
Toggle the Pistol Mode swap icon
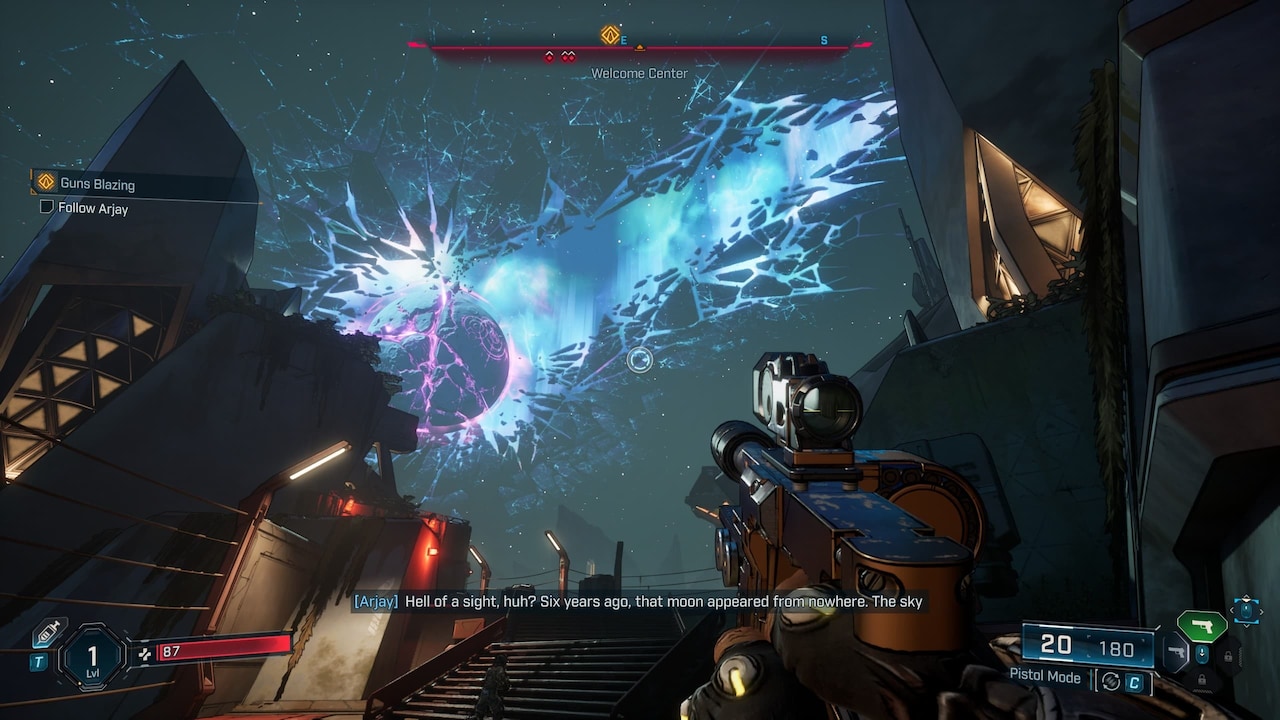click(1109, 681)
